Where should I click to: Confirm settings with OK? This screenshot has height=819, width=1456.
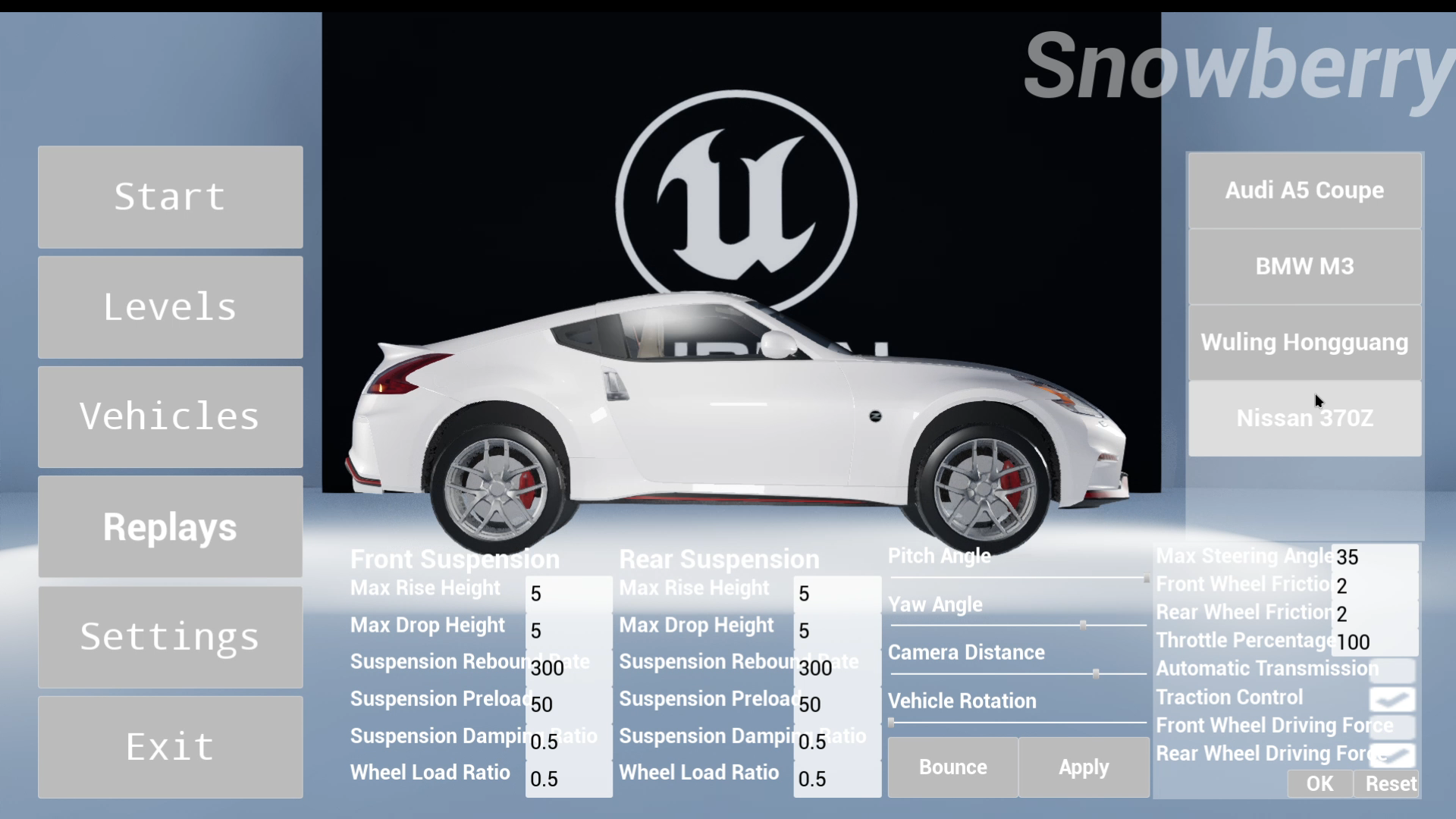[1319, 784]
